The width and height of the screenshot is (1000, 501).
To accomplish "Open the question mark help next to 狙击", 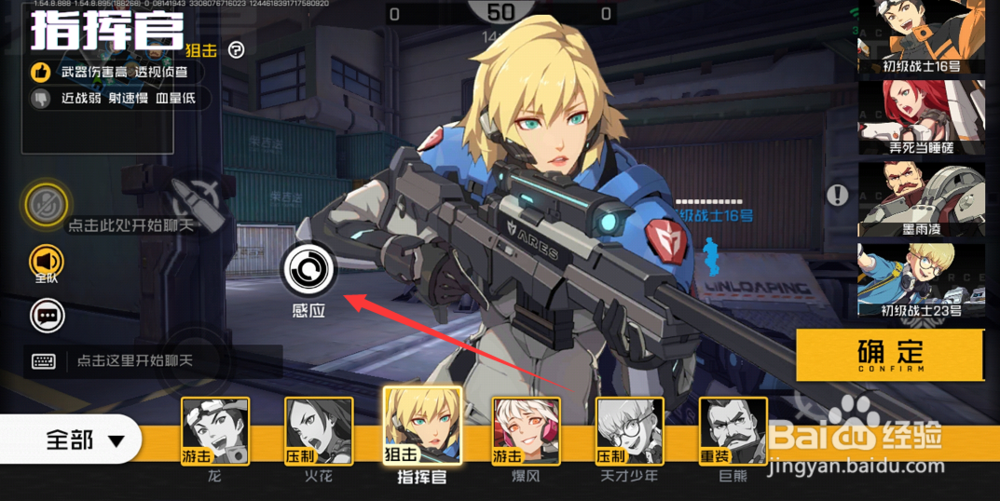I will [x=236, y=49].
